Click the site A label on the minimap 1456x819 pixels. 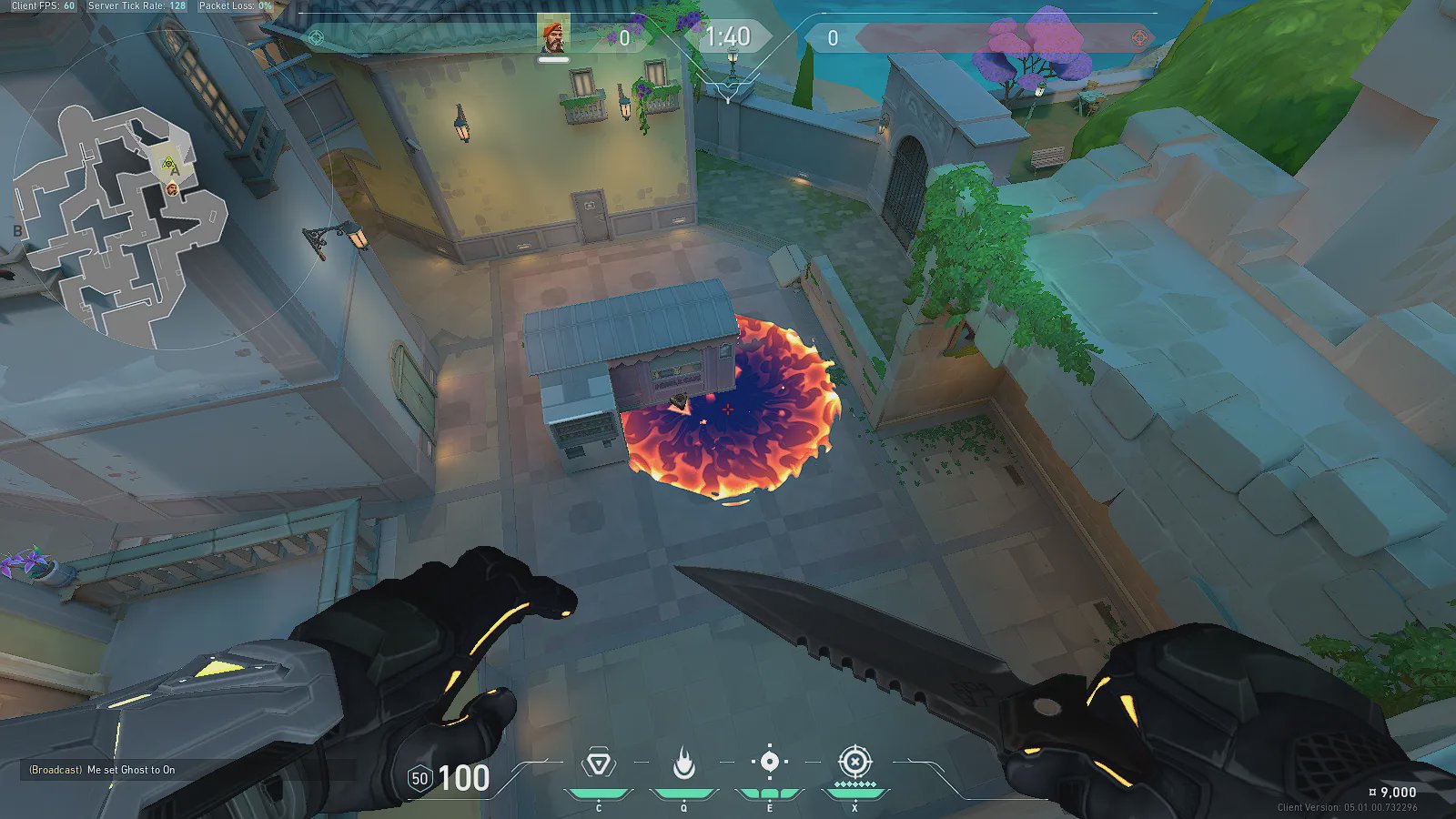pyautogui.click(x=176, y=171)
